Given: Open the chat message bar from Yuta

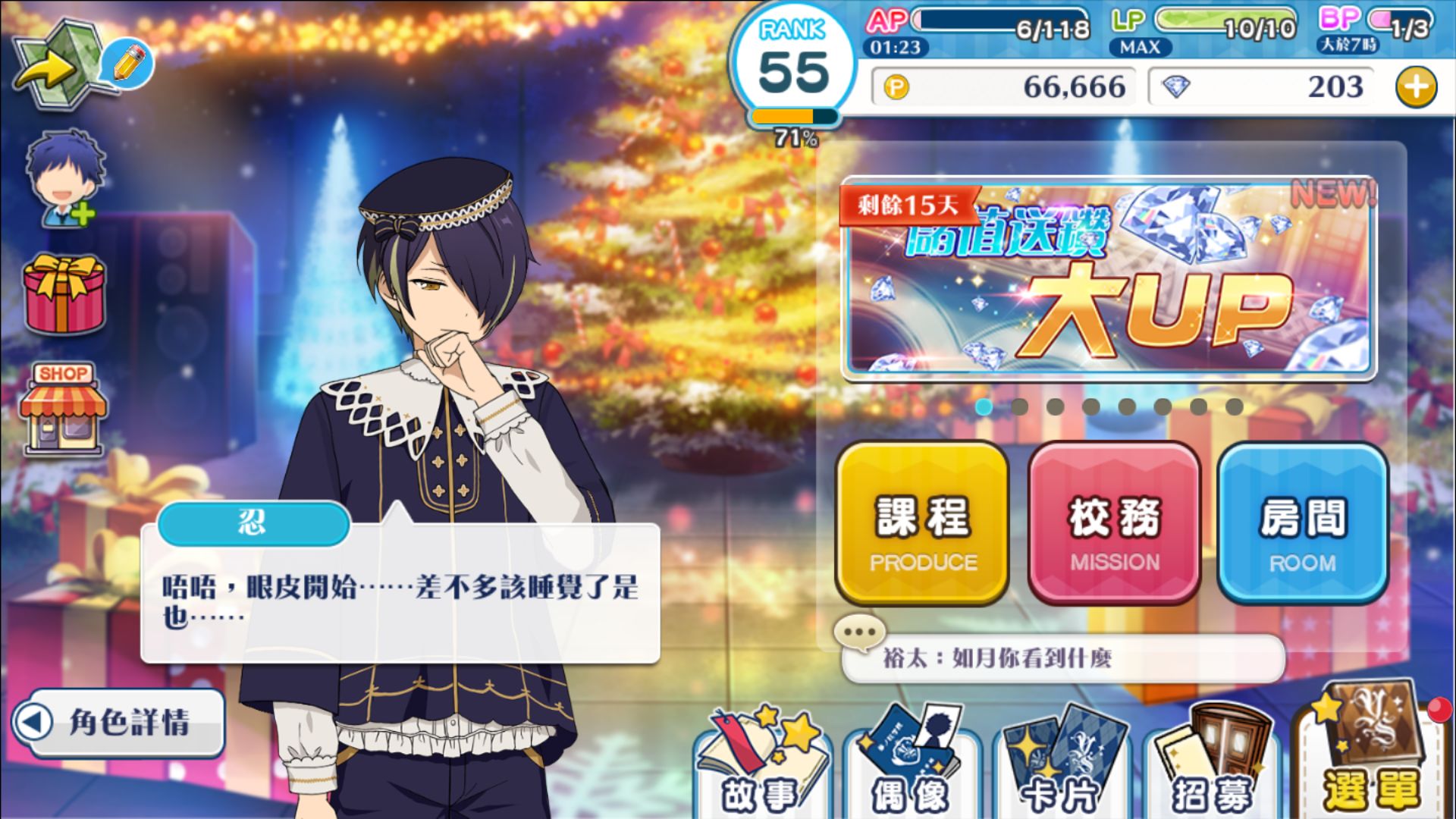Looking at the screenshot, I should coord(1062,657).
